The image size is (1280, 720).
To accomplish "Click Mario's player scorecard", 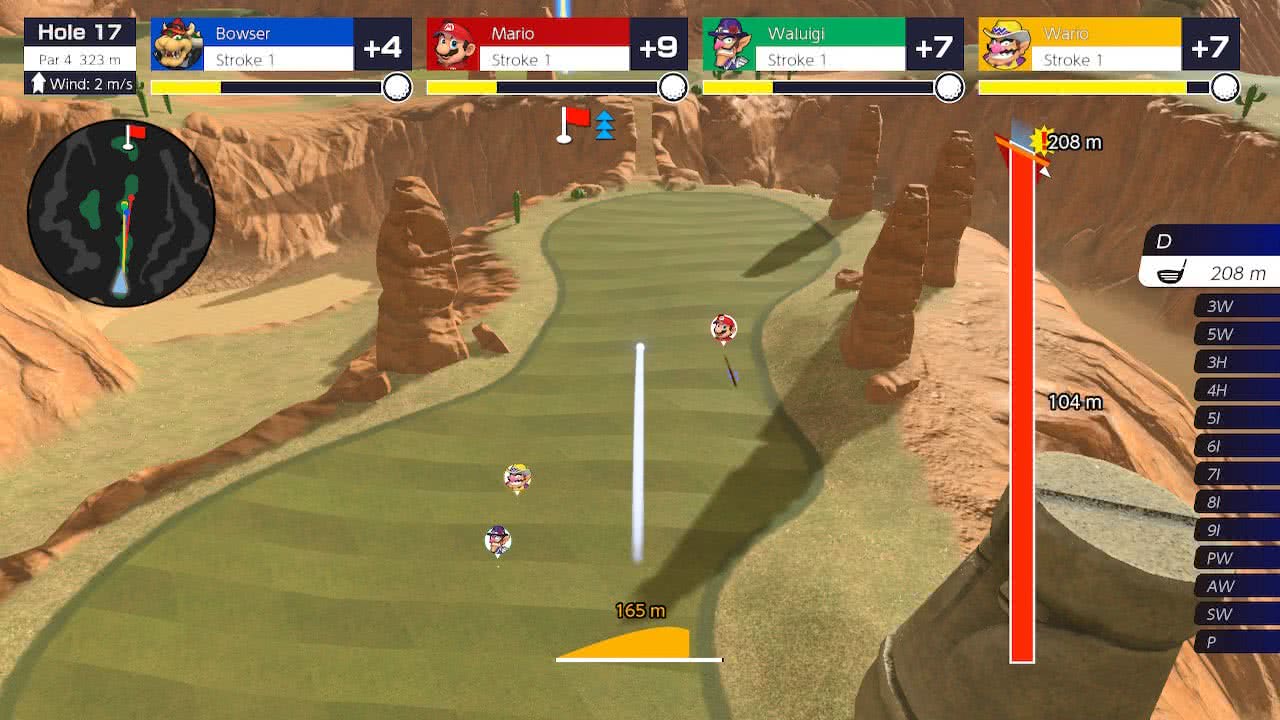I will coord(556,45).
